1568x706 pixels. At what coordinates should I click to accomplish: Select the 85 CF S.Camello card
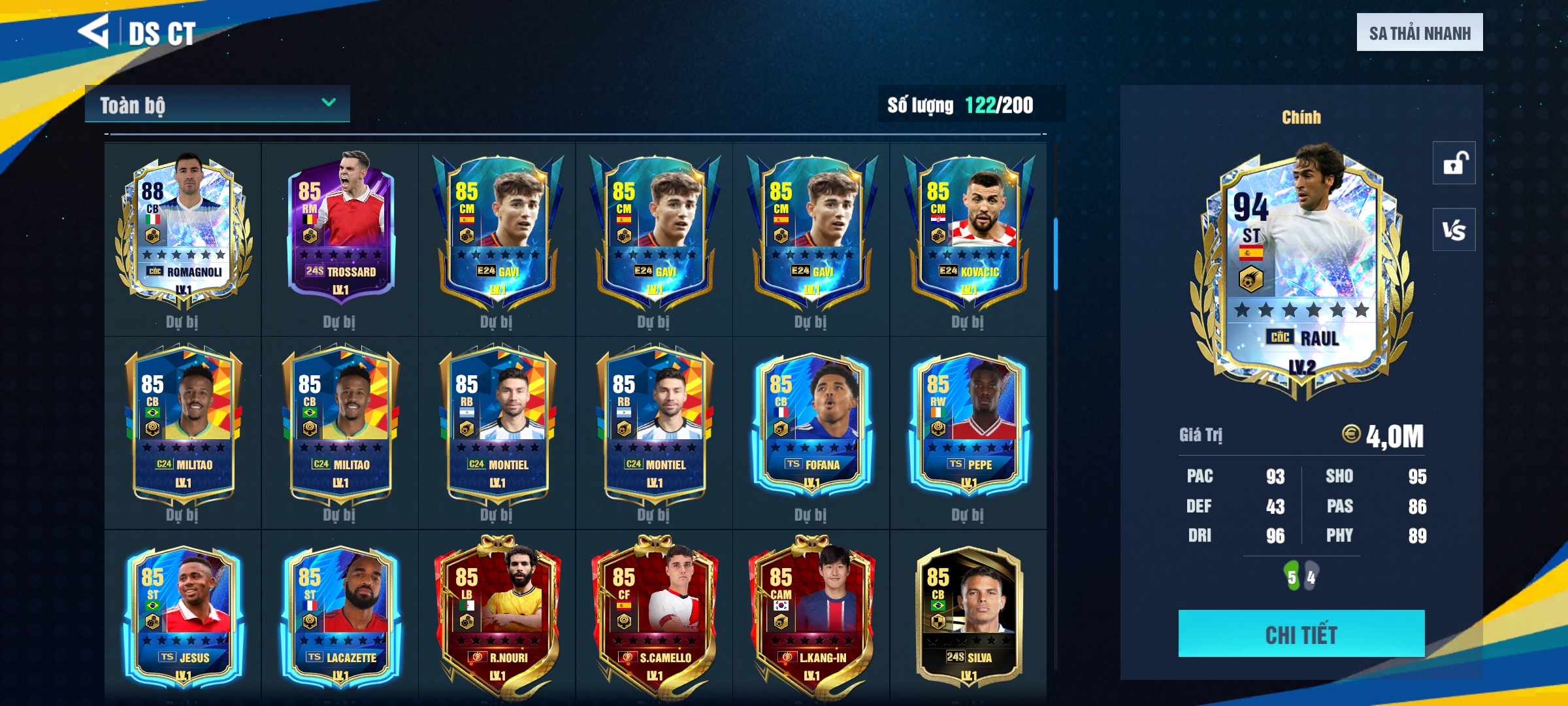pos(654,616)
